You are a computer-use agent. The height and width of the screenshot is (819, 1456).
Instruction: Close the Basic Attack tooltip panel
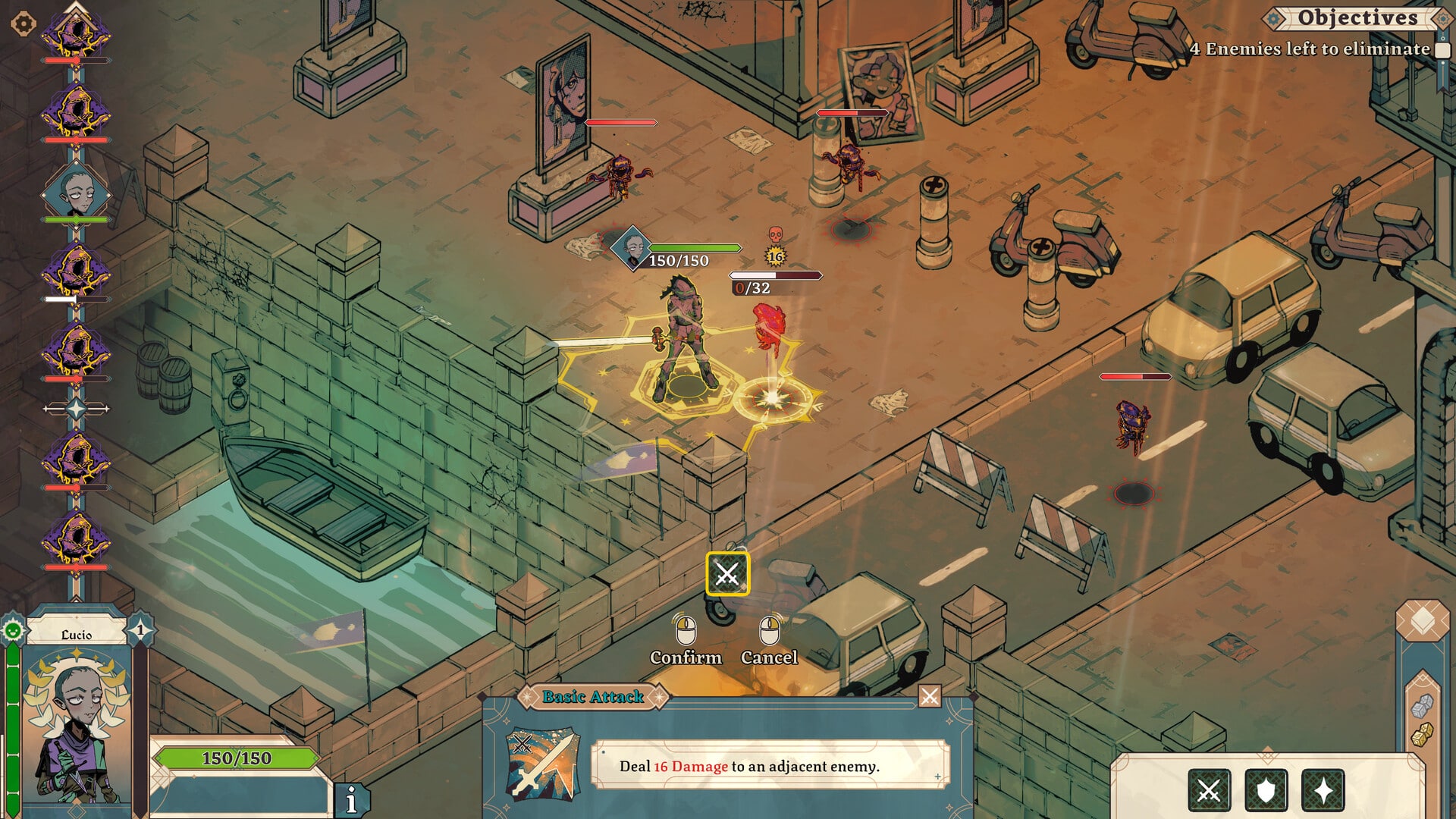pos(929,695)
